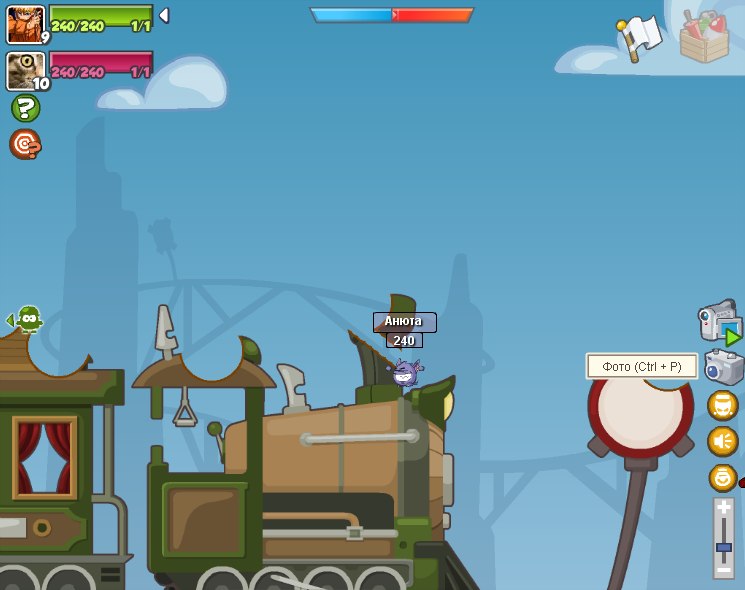The height and width of the screenshot is (590, 745).
Task: Click the green off-screen player indicator
Action: pos(28,320)
